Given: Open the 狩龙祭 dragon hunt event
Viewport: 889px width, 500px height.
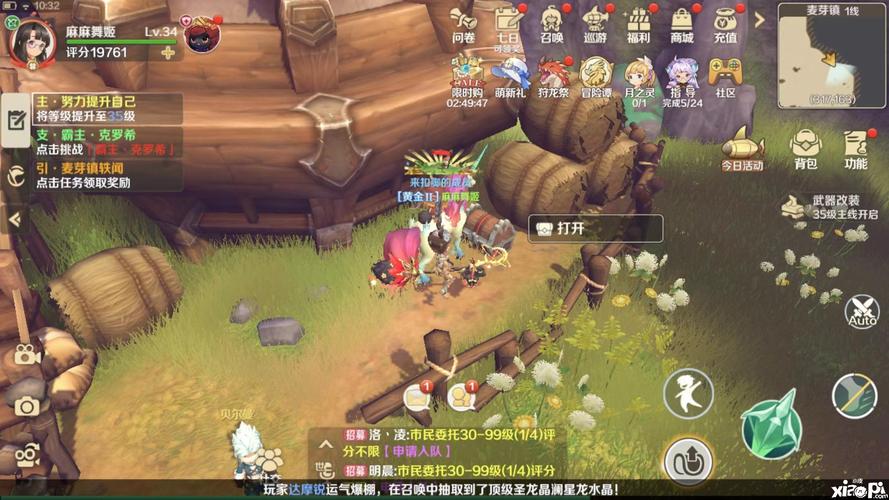Looking at the screenshot, I should click(x=553, y=76).
